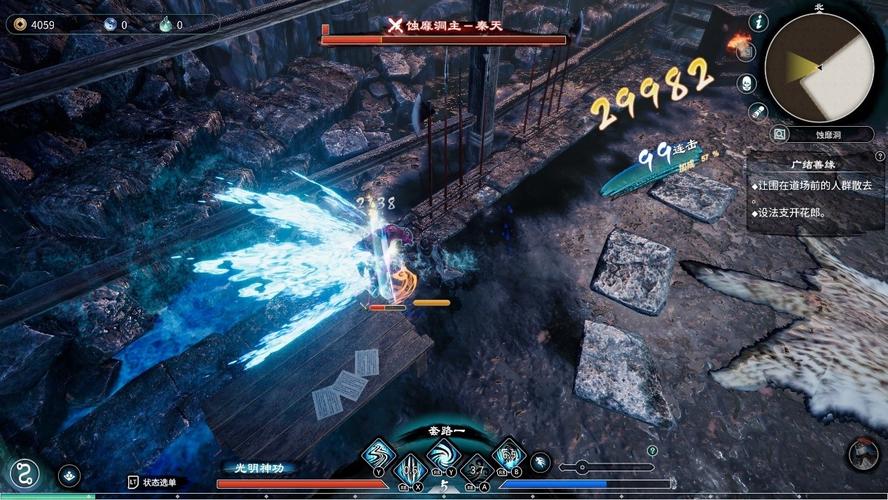Activate the rightmost diamond skill icon
Screen dimensions: 888x500
509,455
